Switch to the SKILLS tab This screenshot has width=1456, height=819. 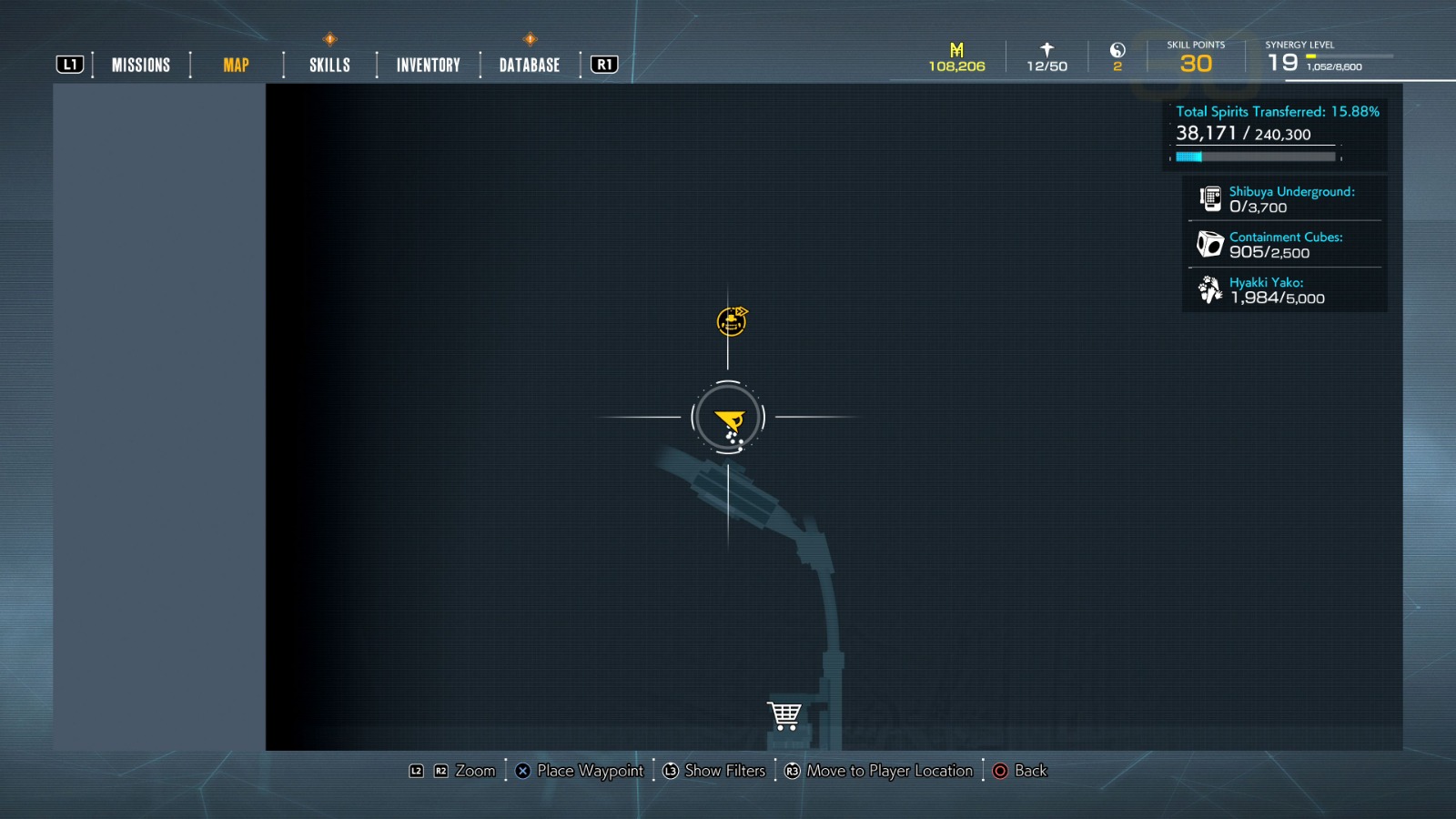click(x=328, y=65)
